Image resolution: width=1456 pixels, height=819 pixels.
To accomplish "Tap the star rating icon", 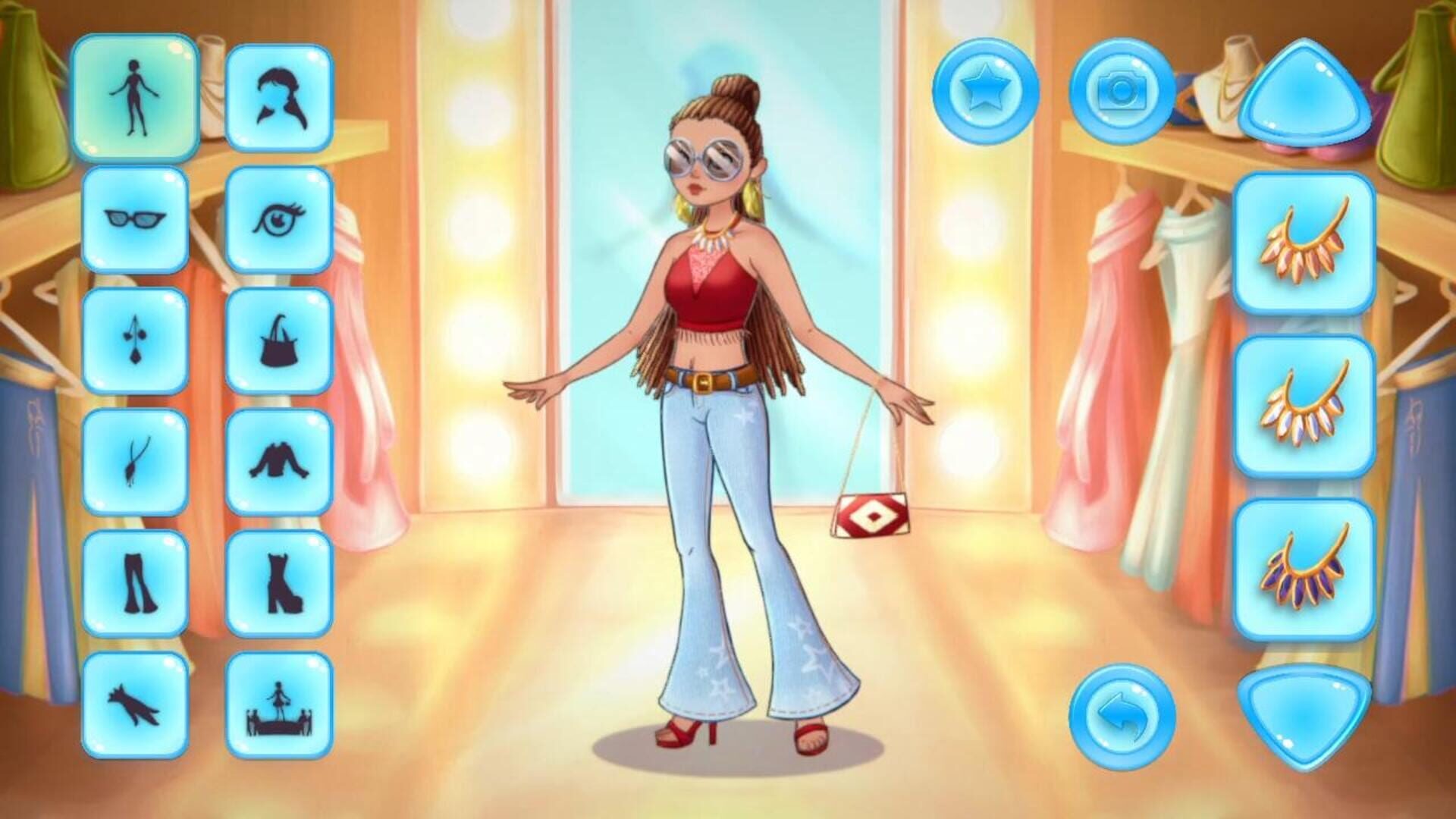I will [987, 91].
